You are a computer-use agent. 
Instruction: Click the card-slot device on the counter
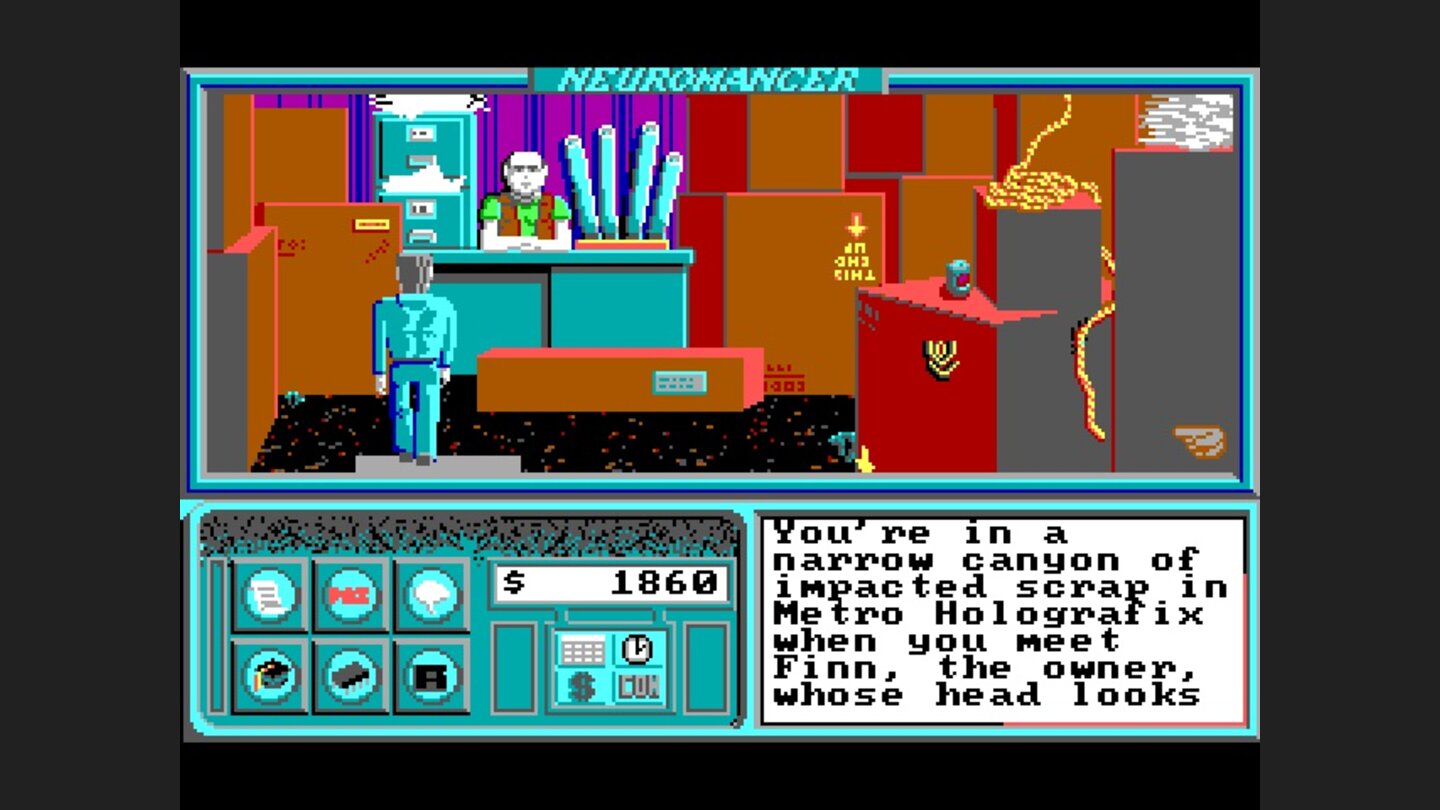[680, 382]
